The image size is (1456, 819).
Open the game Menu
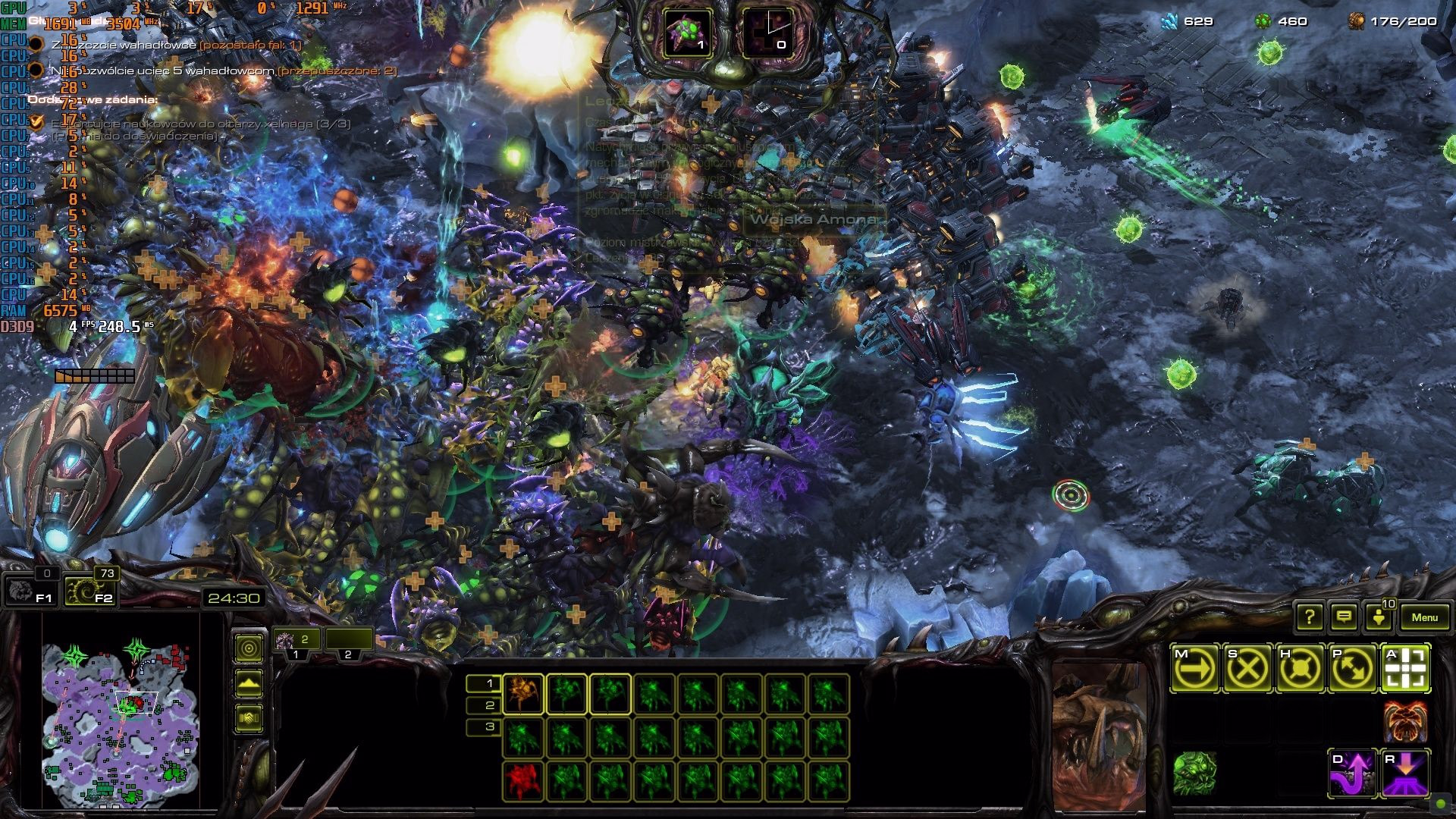point(1423,617)
